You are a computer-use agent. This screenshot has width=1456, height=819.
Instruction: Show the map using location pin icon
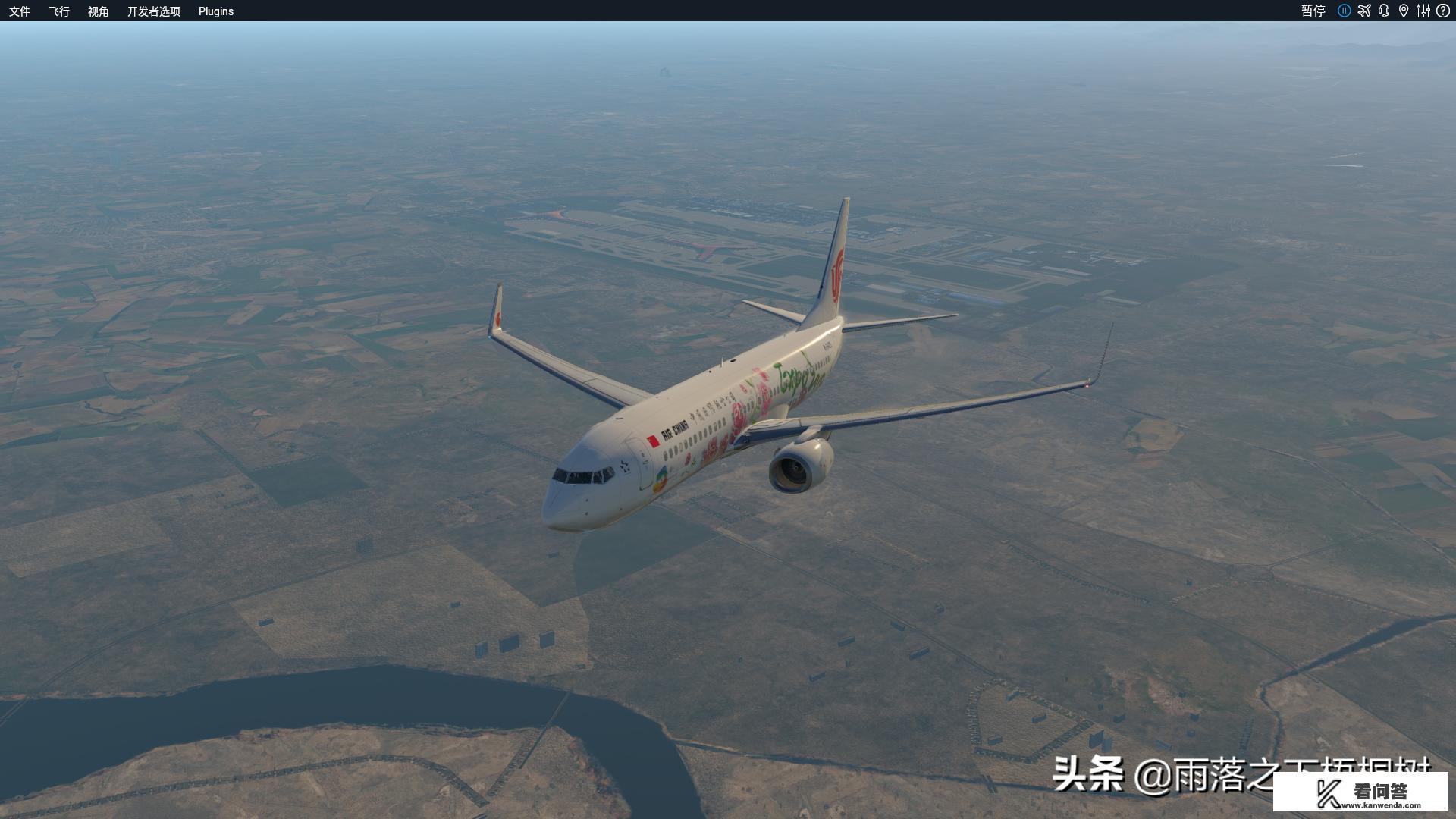pyautogui.click(x=1404, y=11)
